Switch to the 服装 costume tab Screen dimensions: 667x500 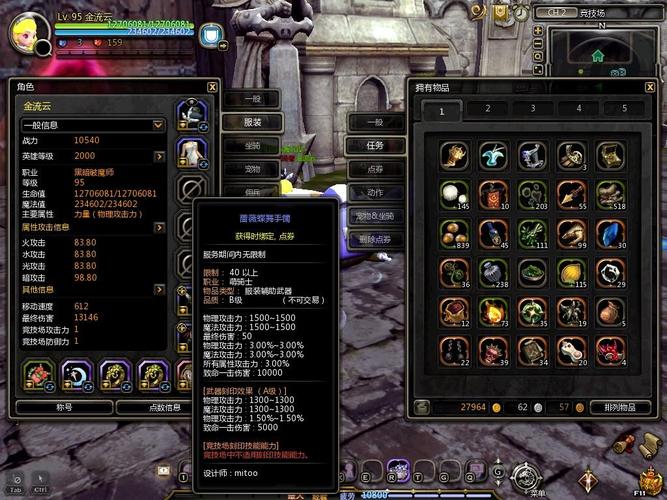click(252, 122)
